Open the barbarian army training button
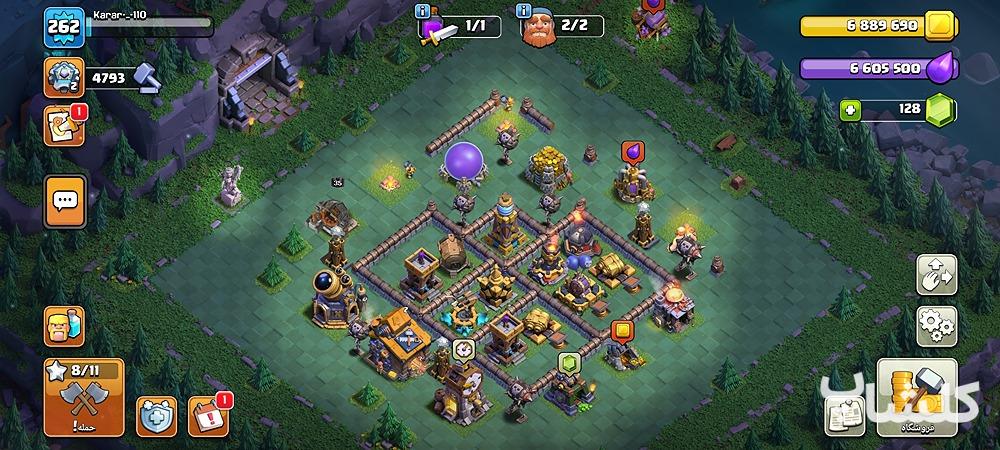 pos(64,325)
